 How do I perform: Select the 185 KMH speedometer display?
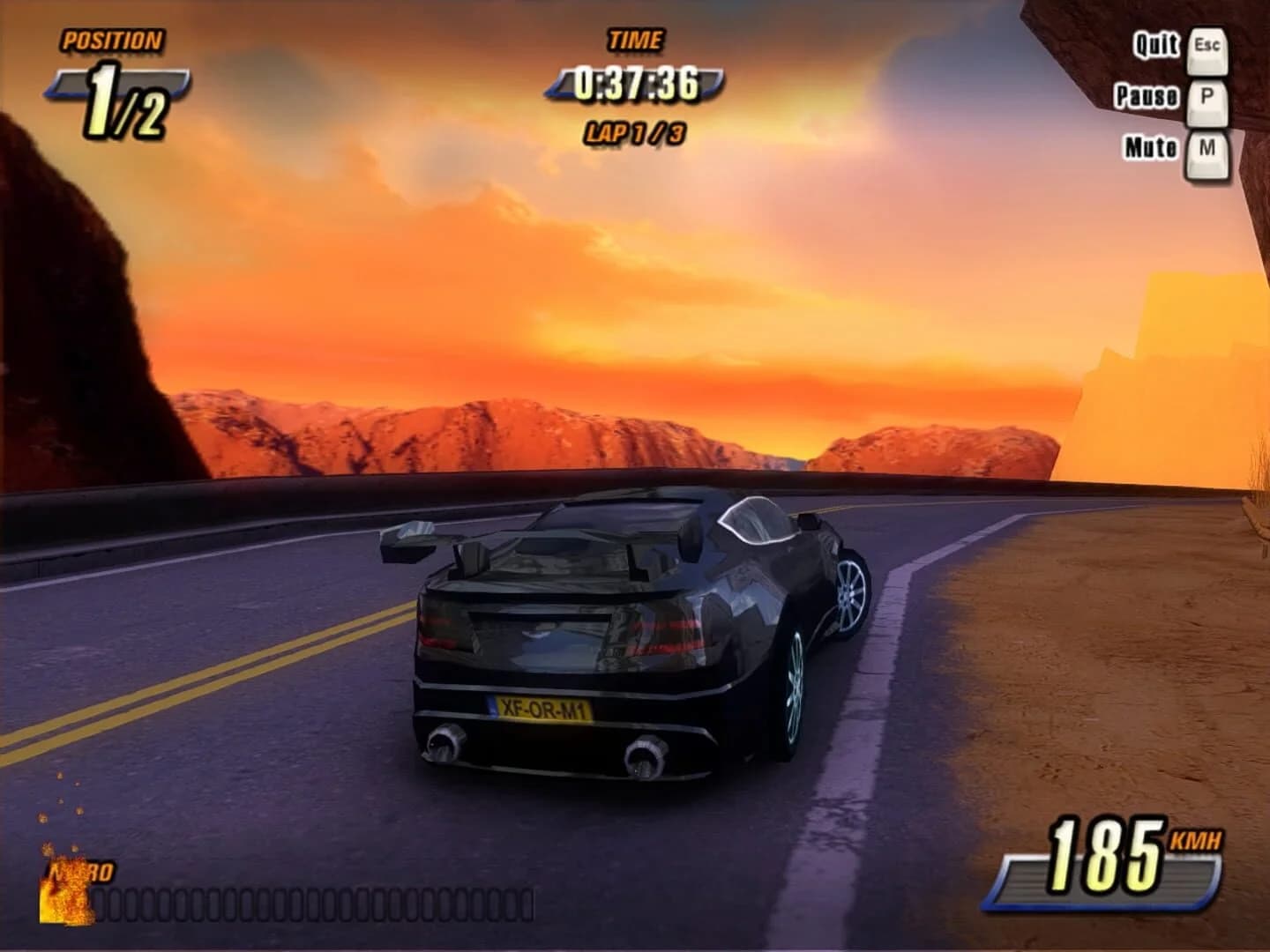(x=1114, y=853)
